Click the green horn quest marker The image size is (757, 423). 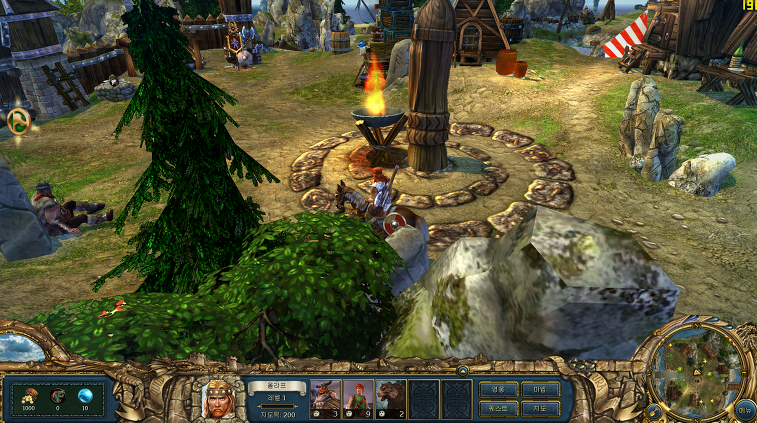pyautogui.click(x=18, y=122)
